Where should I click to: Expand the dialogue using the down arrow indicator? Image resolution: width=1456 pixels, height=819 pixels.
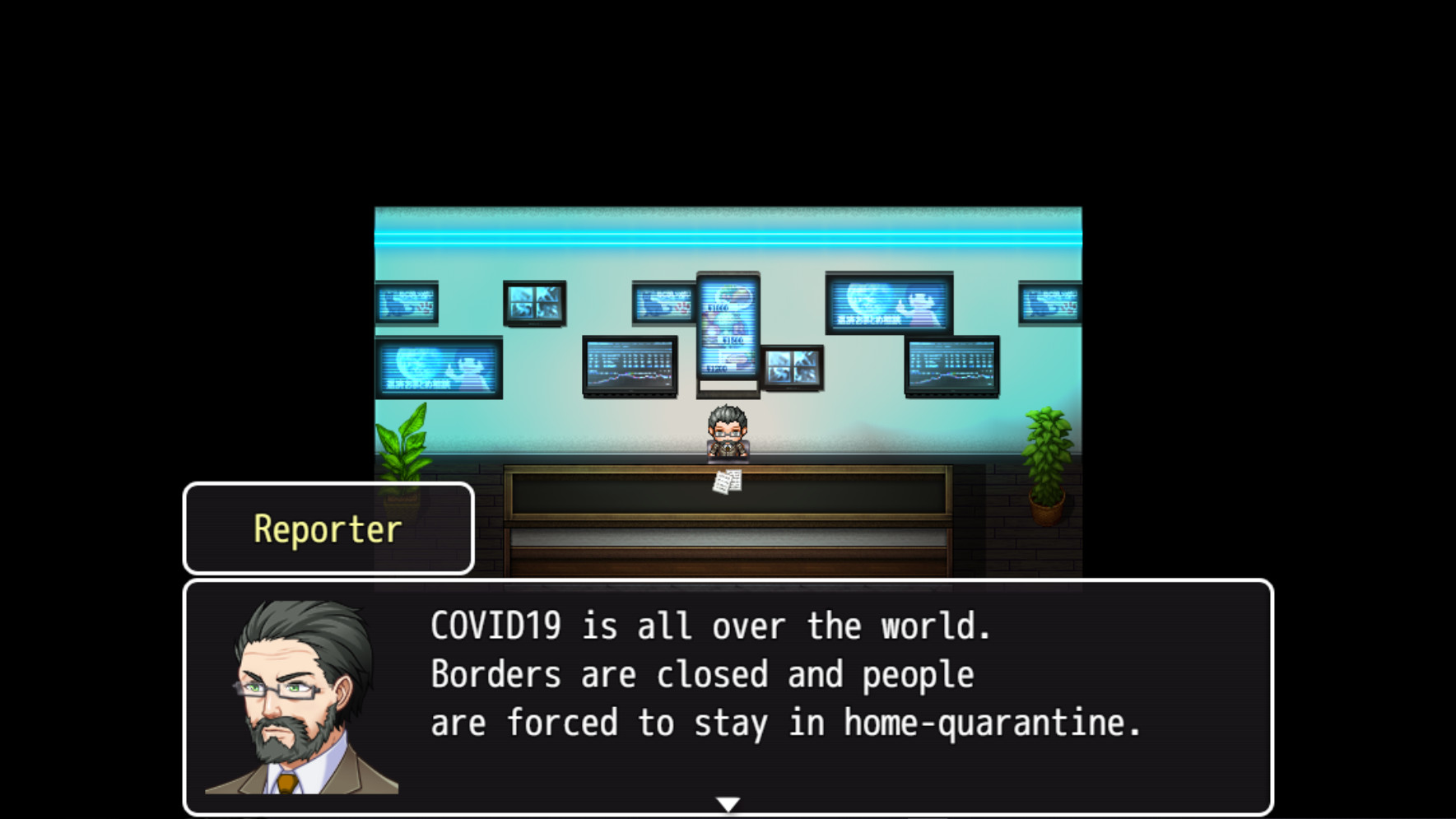click(728, 804)
